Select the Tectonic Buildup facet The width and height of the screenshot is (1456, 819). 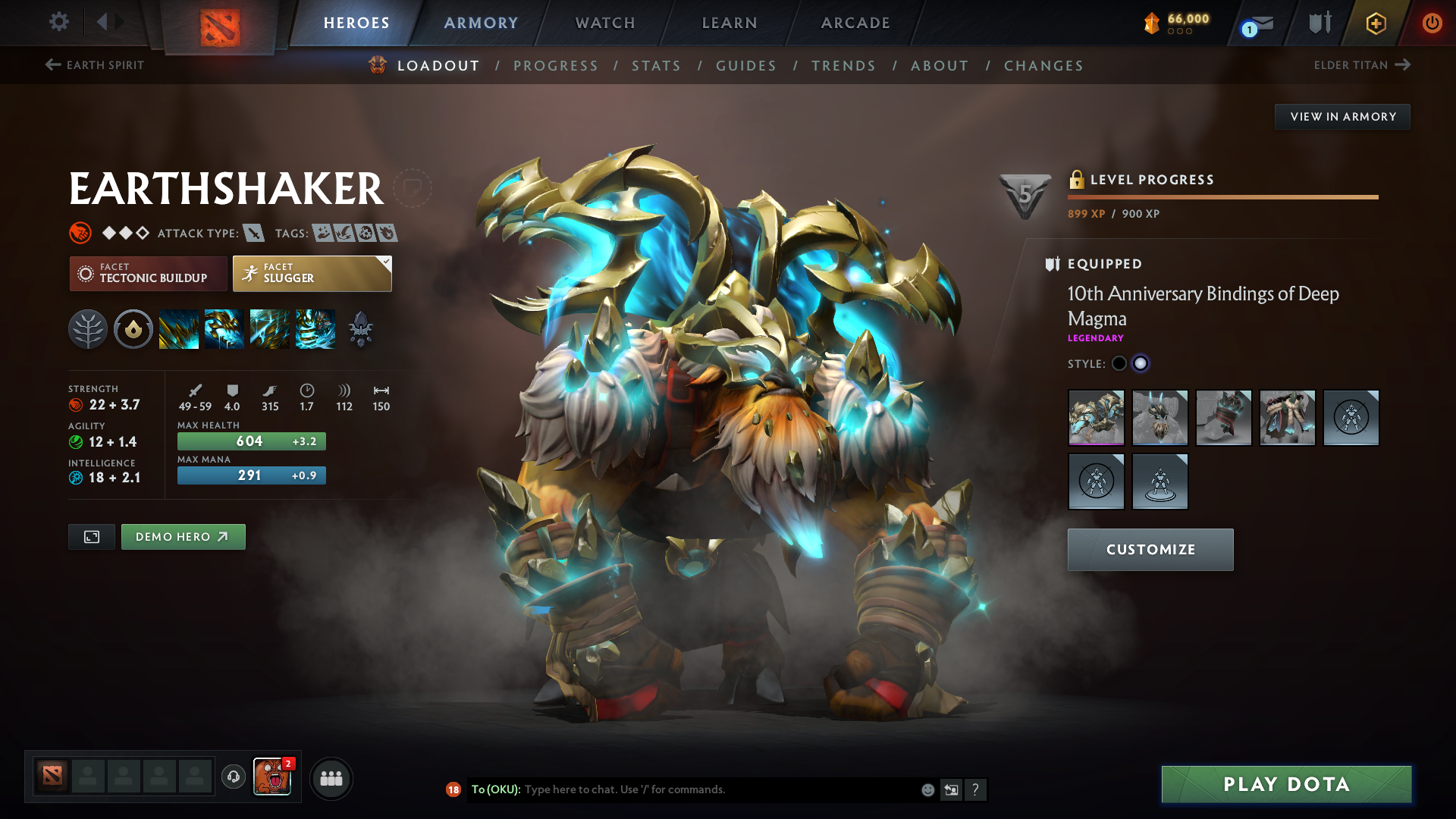pos(148,273)
